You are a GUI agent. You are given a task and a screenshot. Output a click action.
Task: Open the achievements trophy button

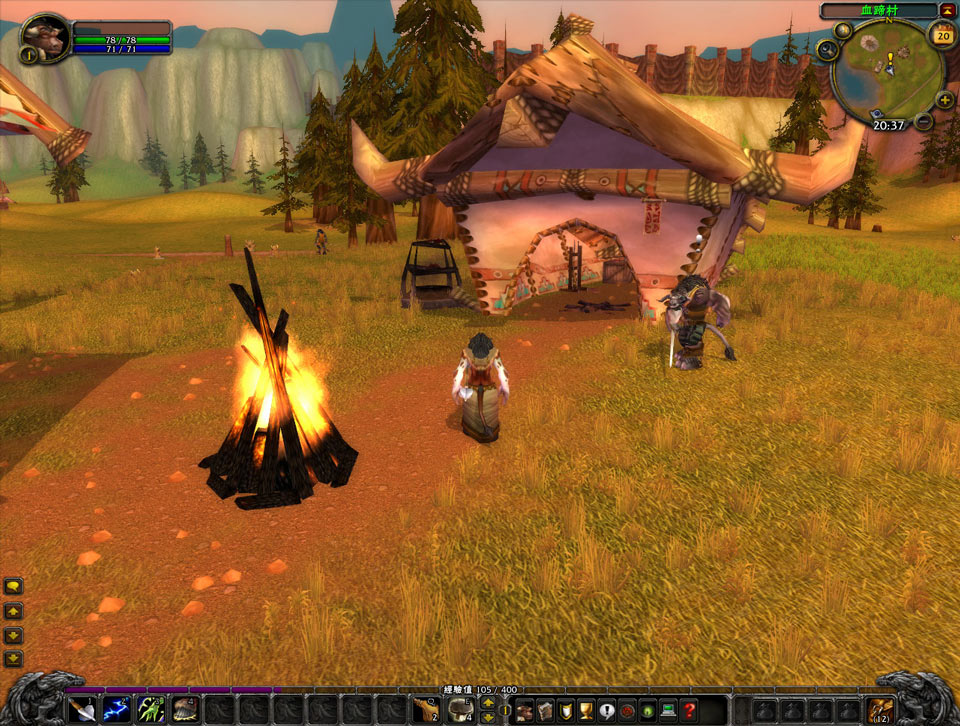(x=586, y=711)
